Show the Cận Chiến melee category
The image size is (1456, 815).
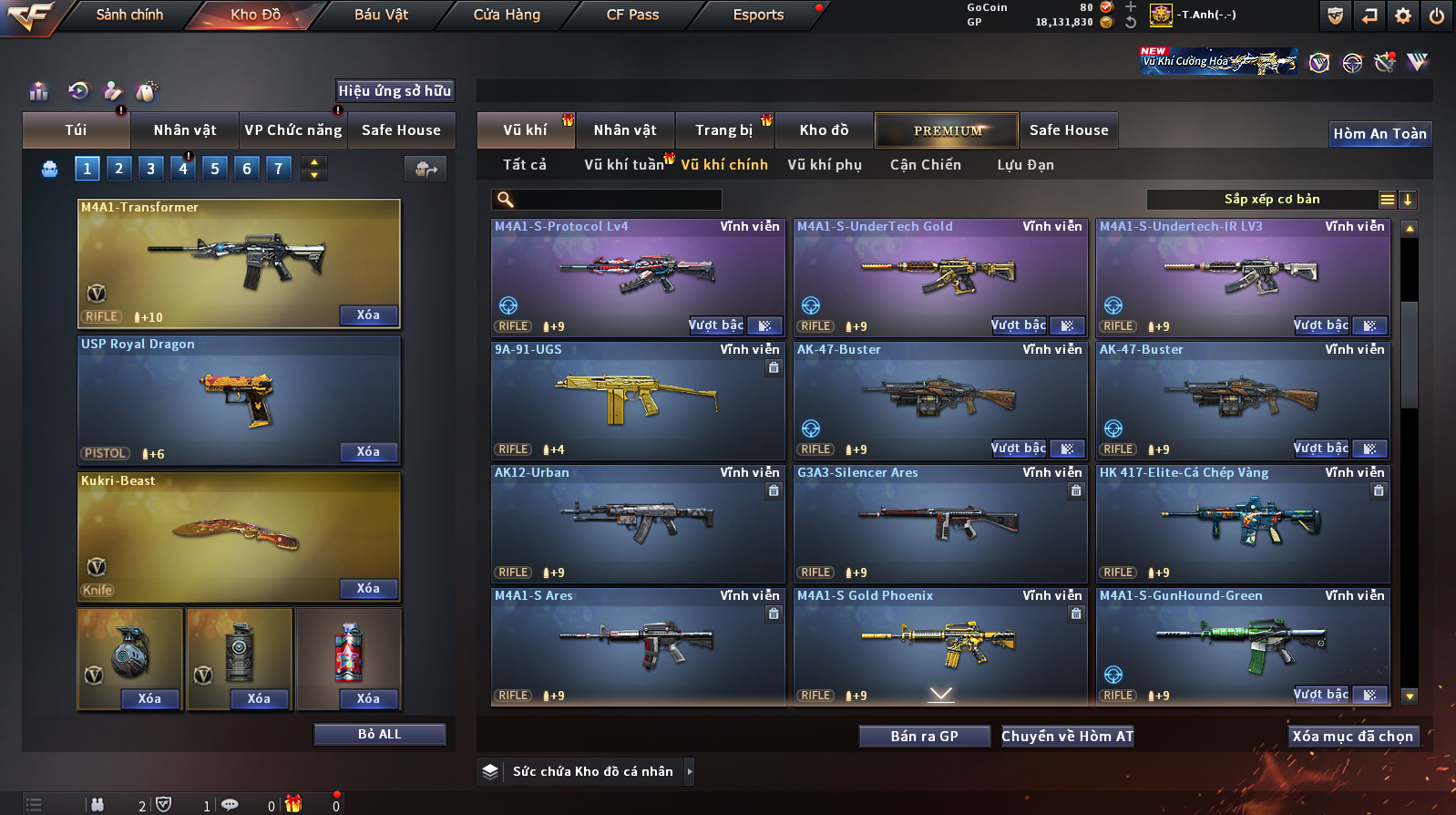pos(925,165)
